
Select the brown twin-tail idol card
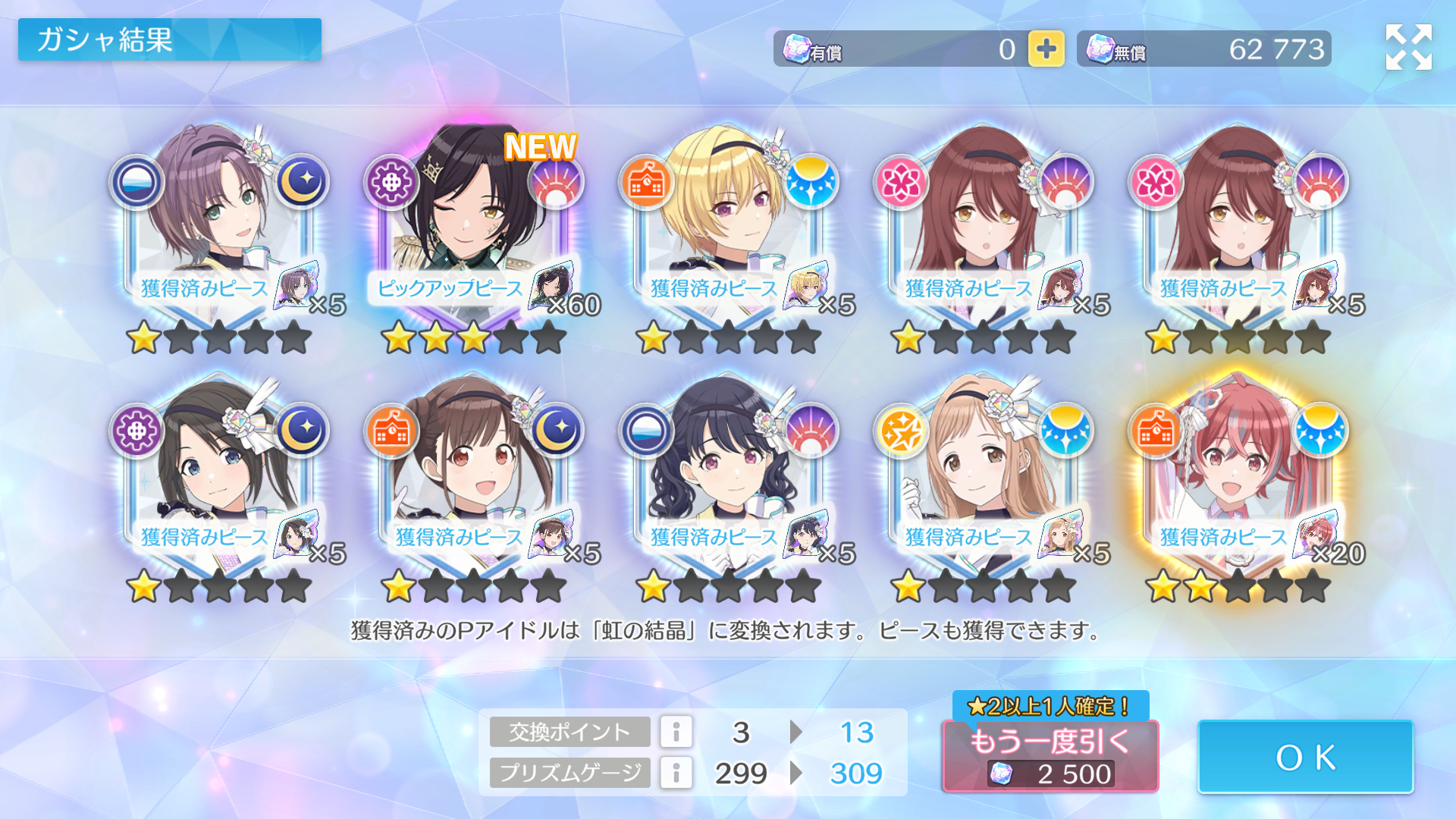pos(473,470)
